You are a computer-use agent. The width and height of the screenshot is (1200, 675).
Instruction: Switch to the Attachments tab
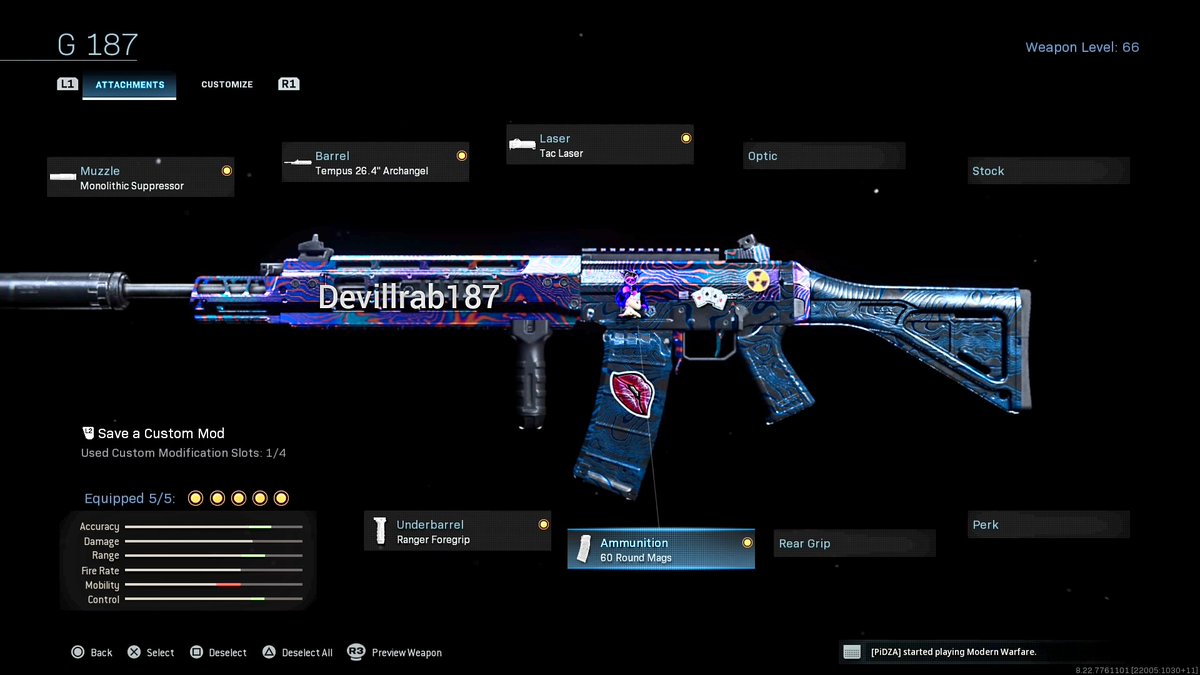[129, 85]
